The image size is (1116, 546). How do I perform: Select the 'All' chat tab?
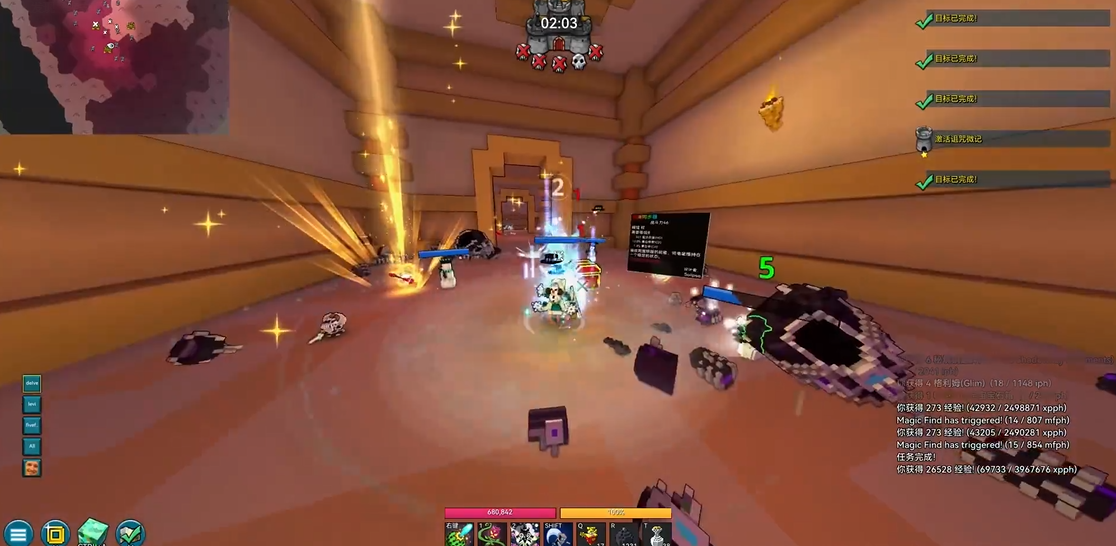(x=32, y=447)
